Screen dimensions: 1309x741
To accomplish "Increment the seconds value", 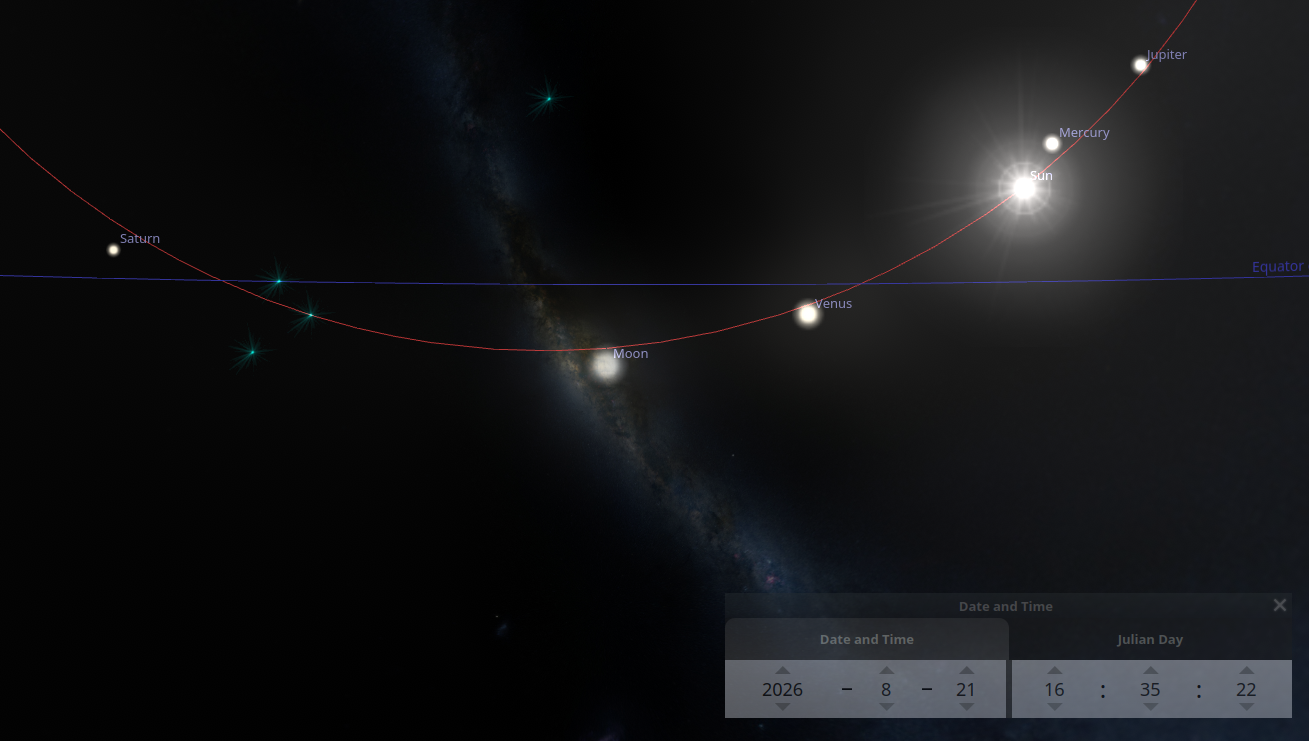I will (1246, 670).
